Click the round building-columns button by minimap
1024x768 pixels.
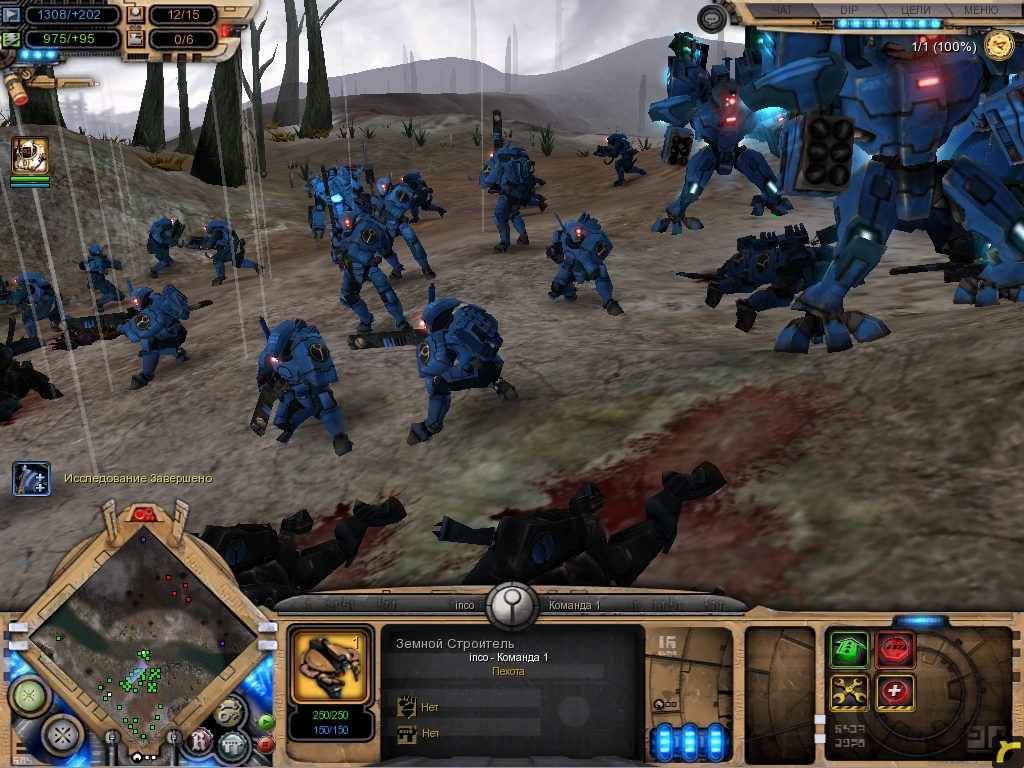tap(233, 743)
